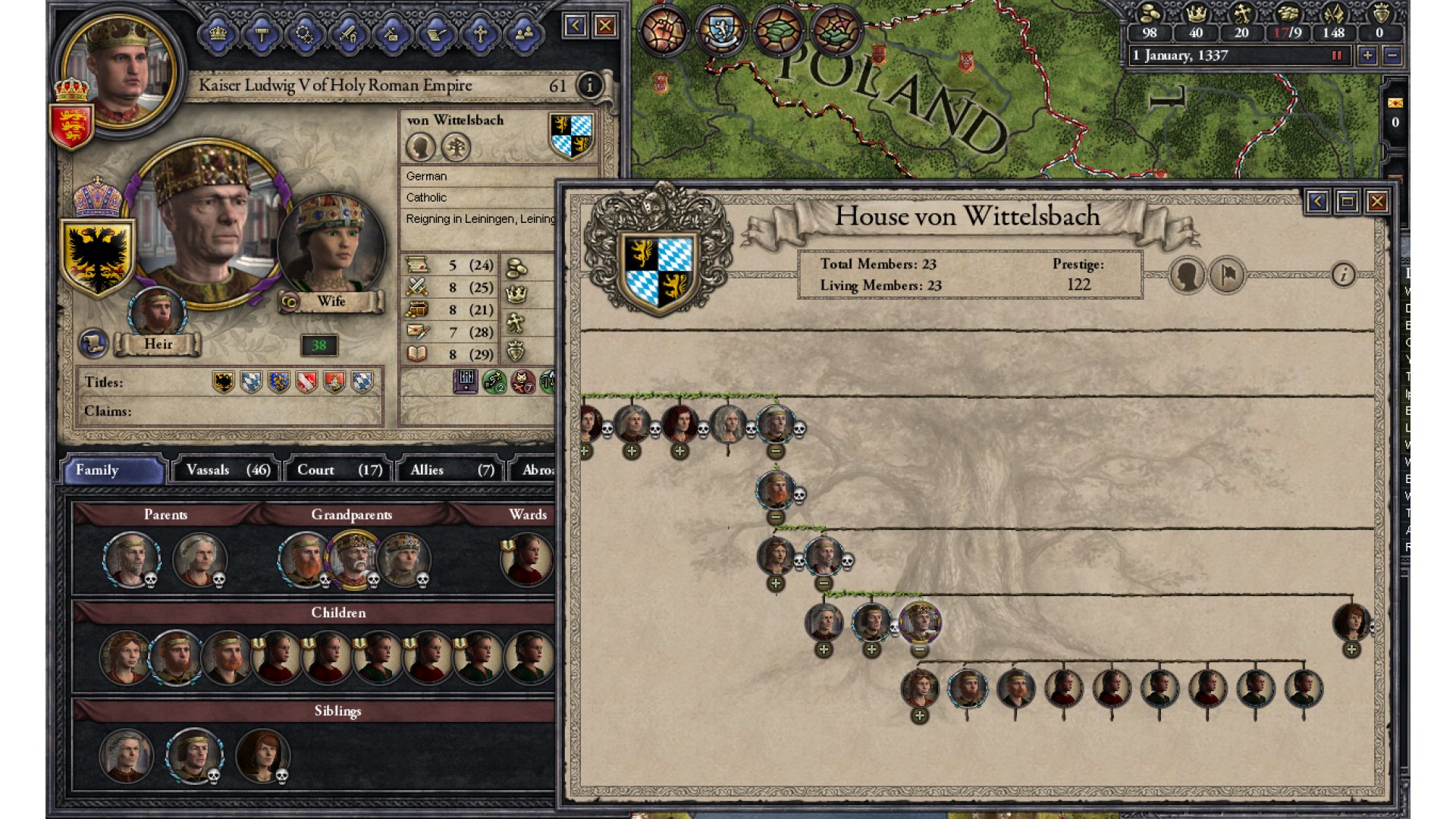Open the Court tab
The height and width of the screenshot is (819, 1456).
pyautogui.click(x=339, y=470)
